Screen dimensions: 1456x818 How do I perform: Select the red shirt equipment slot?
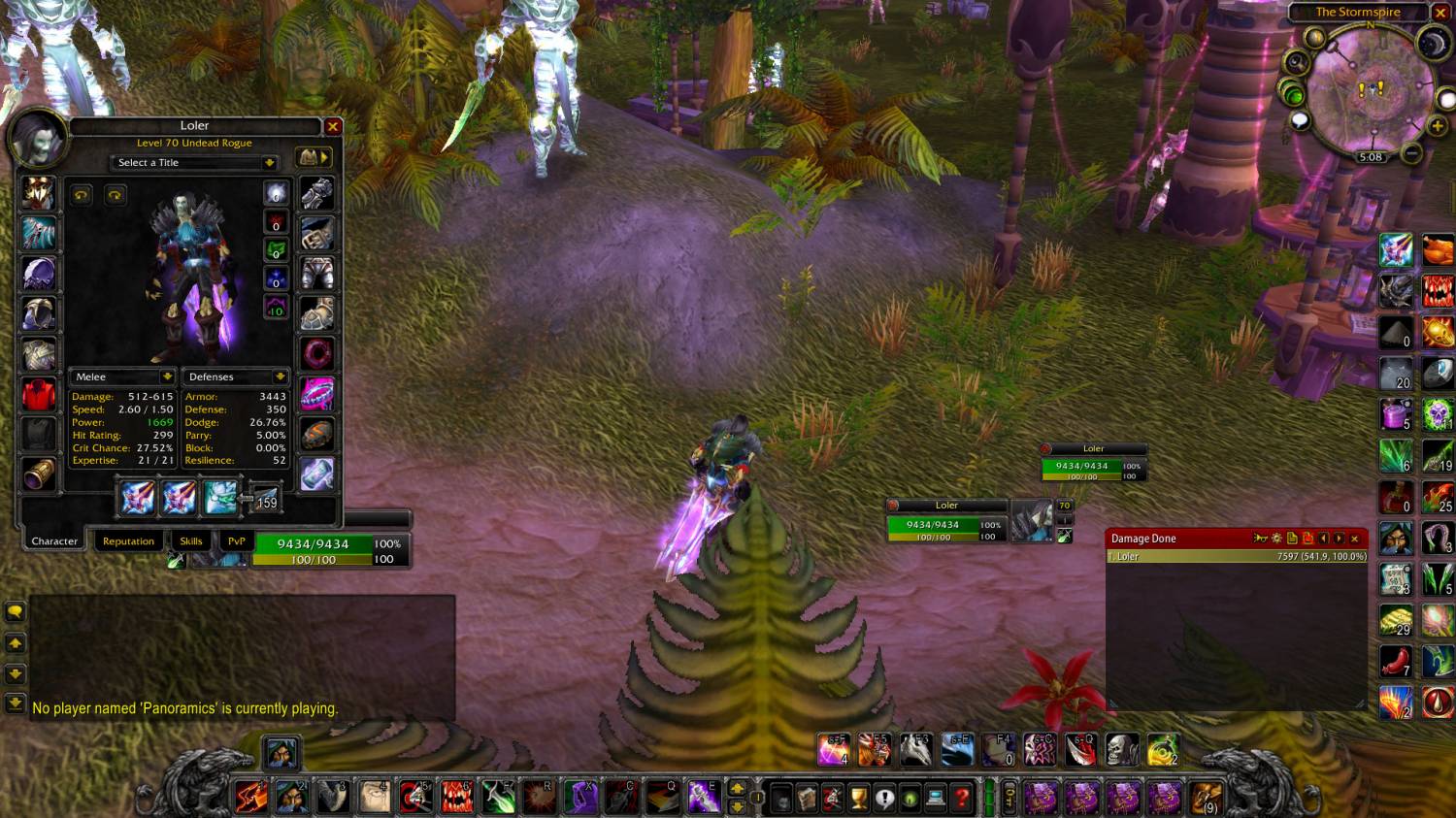click(x=39, y=395)
